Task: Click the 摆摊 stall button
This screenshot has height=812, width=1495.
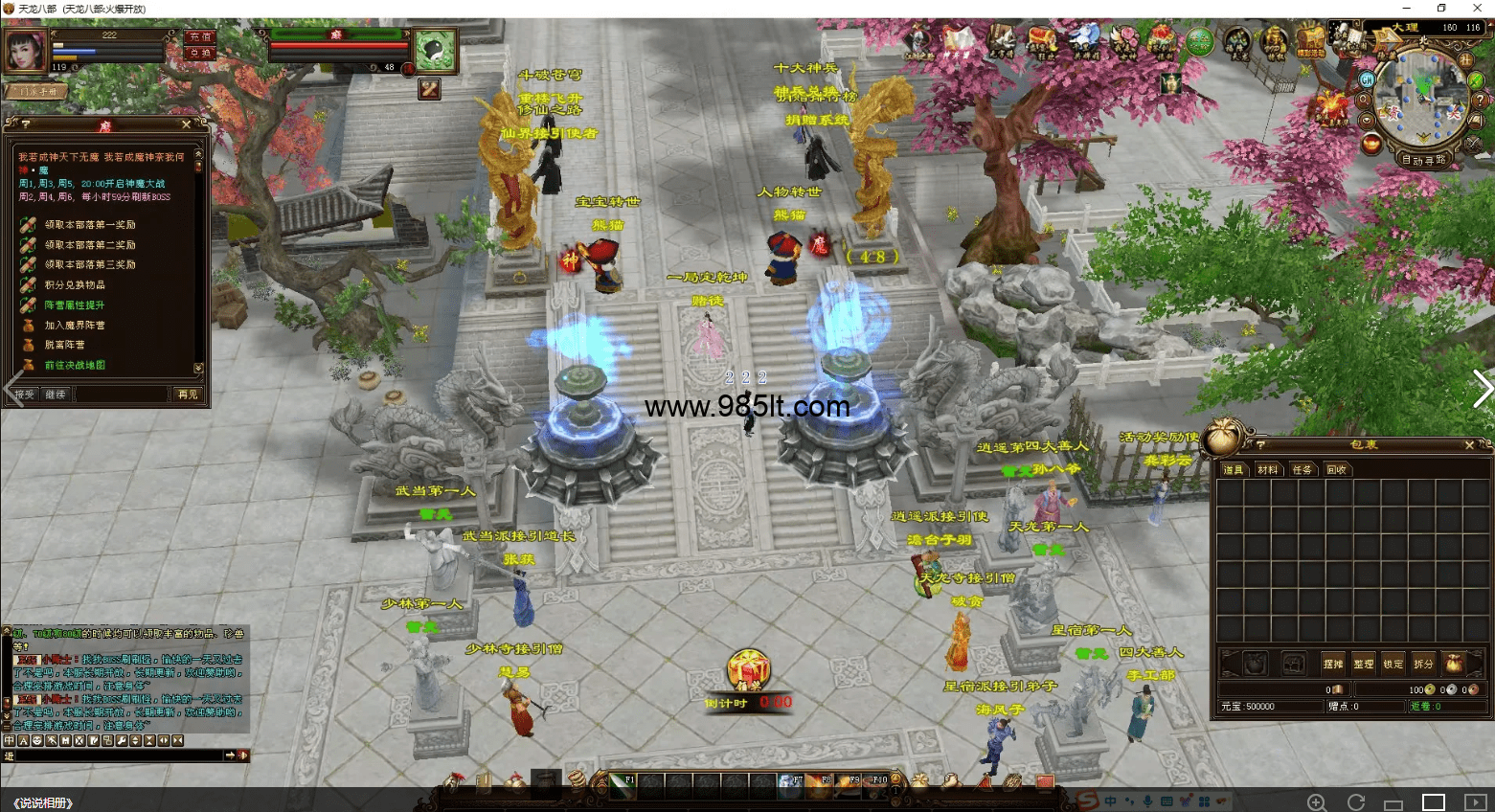Action: click(x=1333, y=664)
